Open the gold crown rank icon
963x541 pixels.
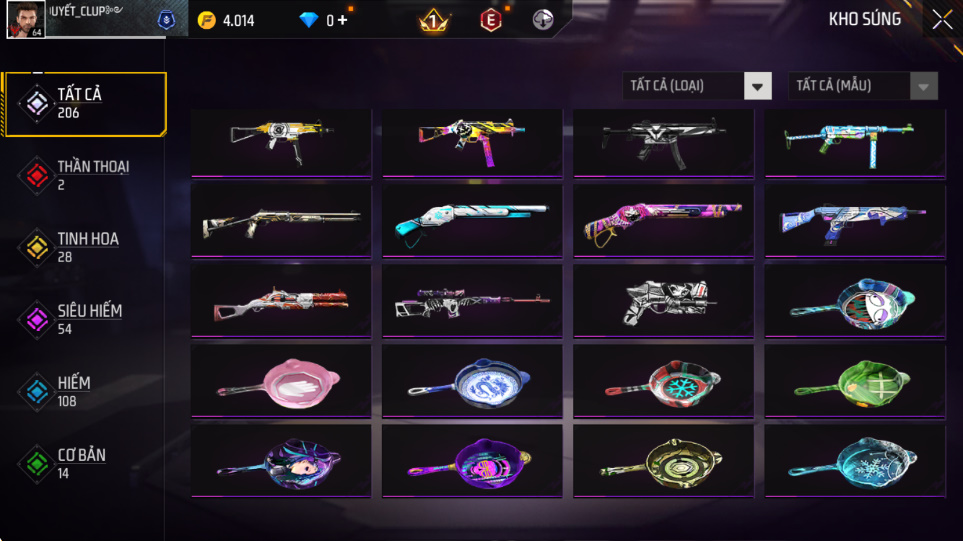434,21
